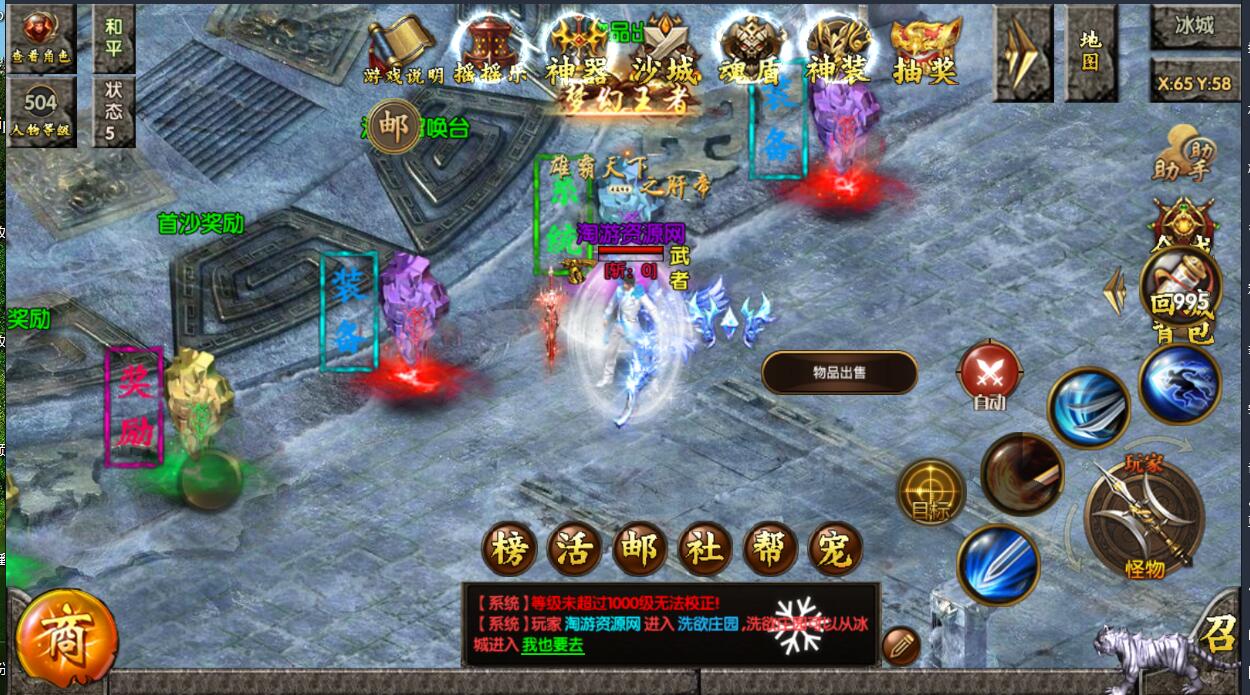Open the 抽奖 lottery draw

tap(926, 50)
